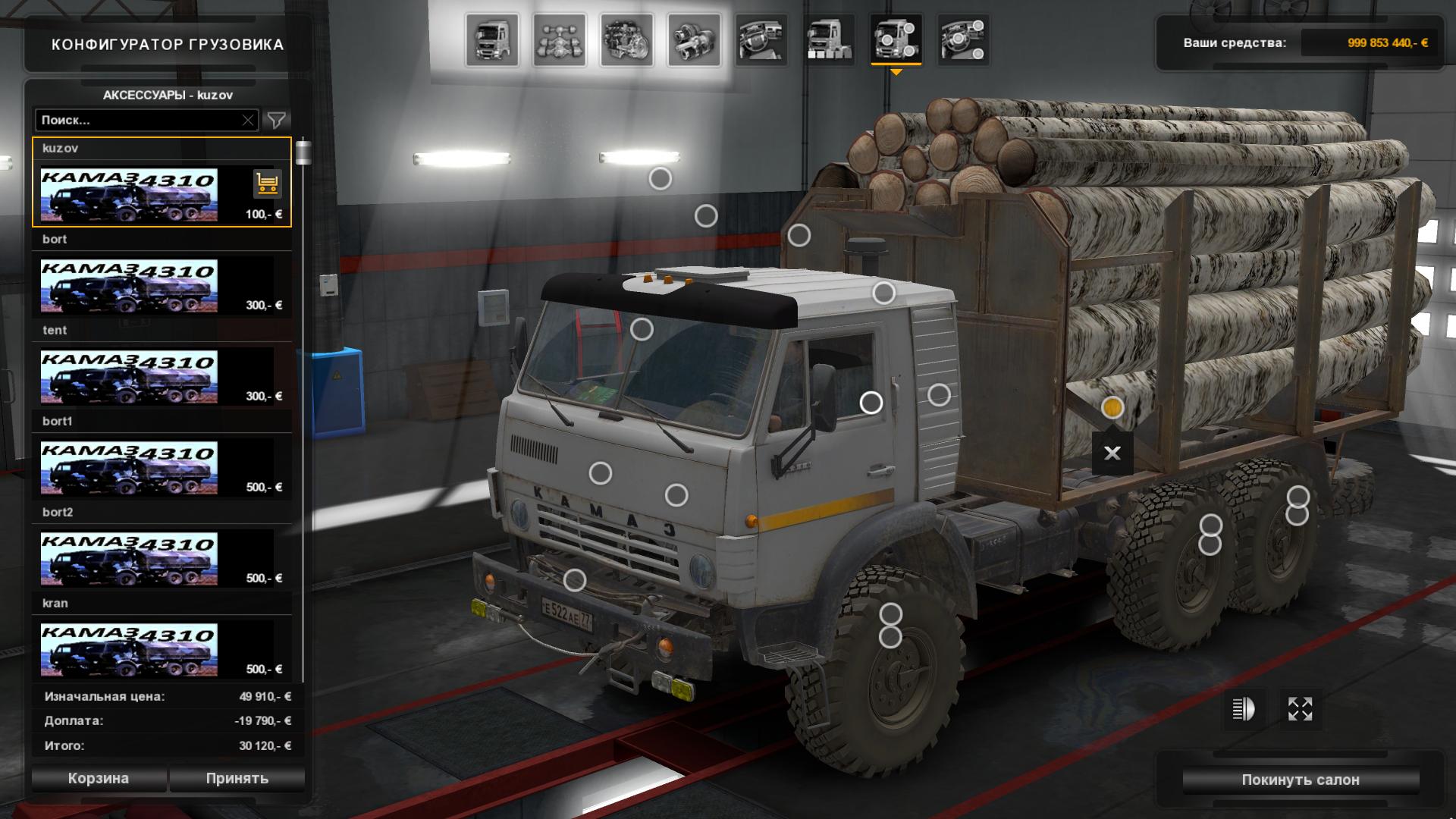Add kuzov to cart with cart icon

pos(267,184)
